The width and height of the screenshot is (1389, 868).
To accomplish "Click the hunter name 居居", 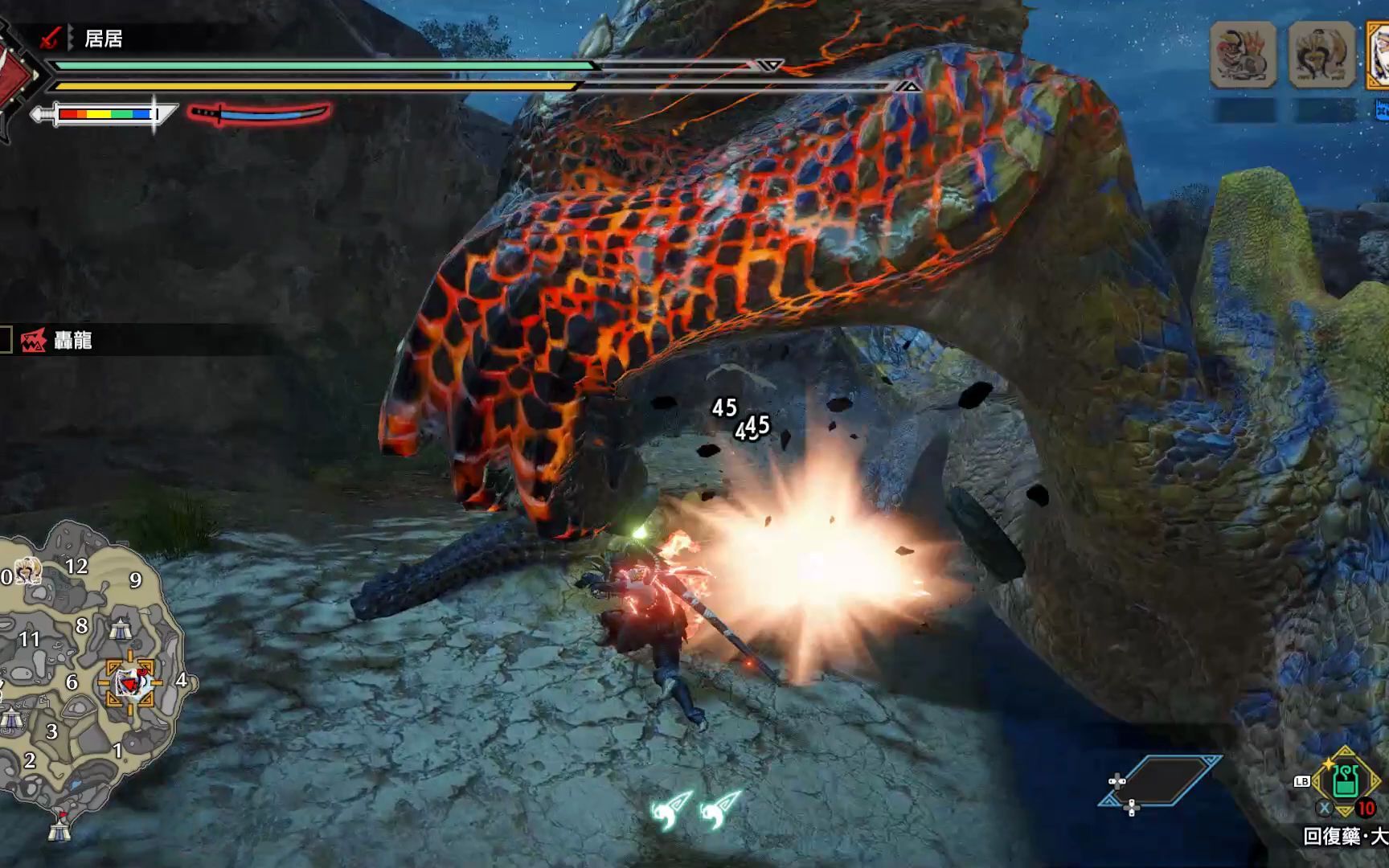I will tap(103, 39).
